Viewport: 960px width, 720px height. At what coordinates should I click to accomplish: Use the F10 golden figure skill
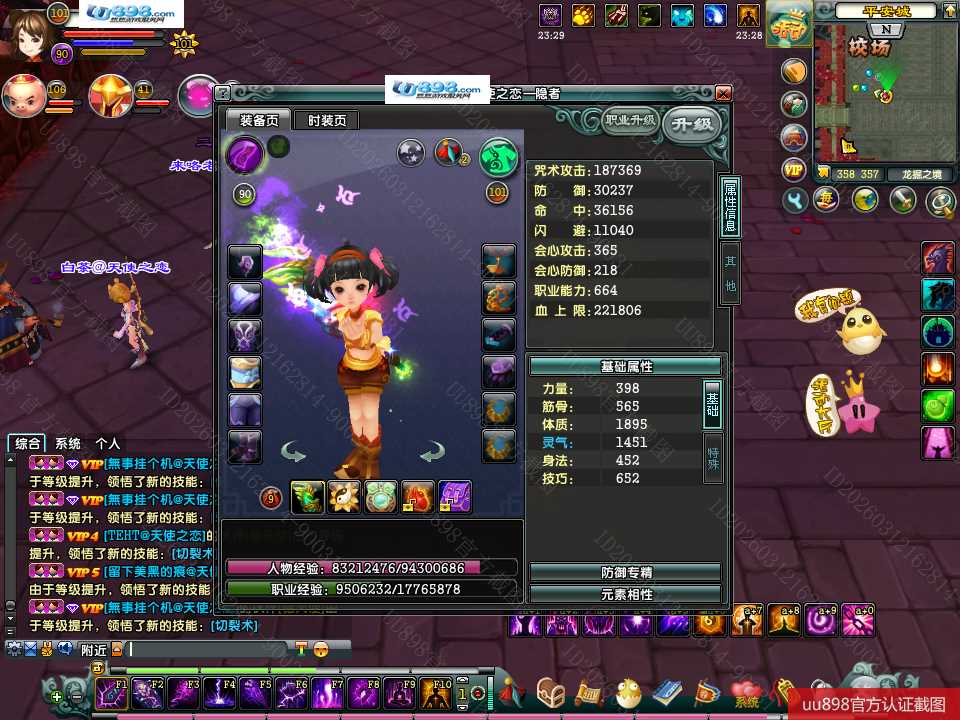436,693
